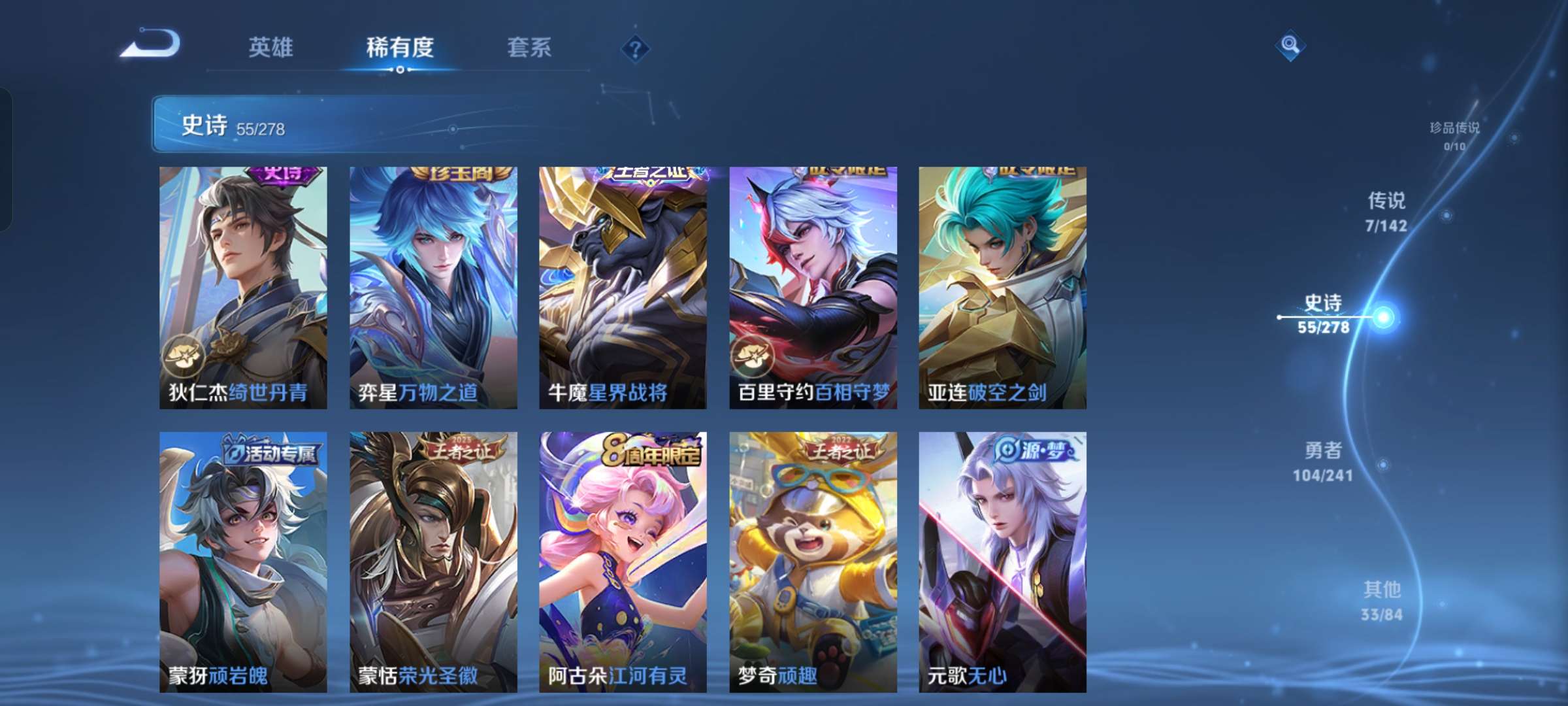Switch to the 套系 tab

[x=529, y=47]
